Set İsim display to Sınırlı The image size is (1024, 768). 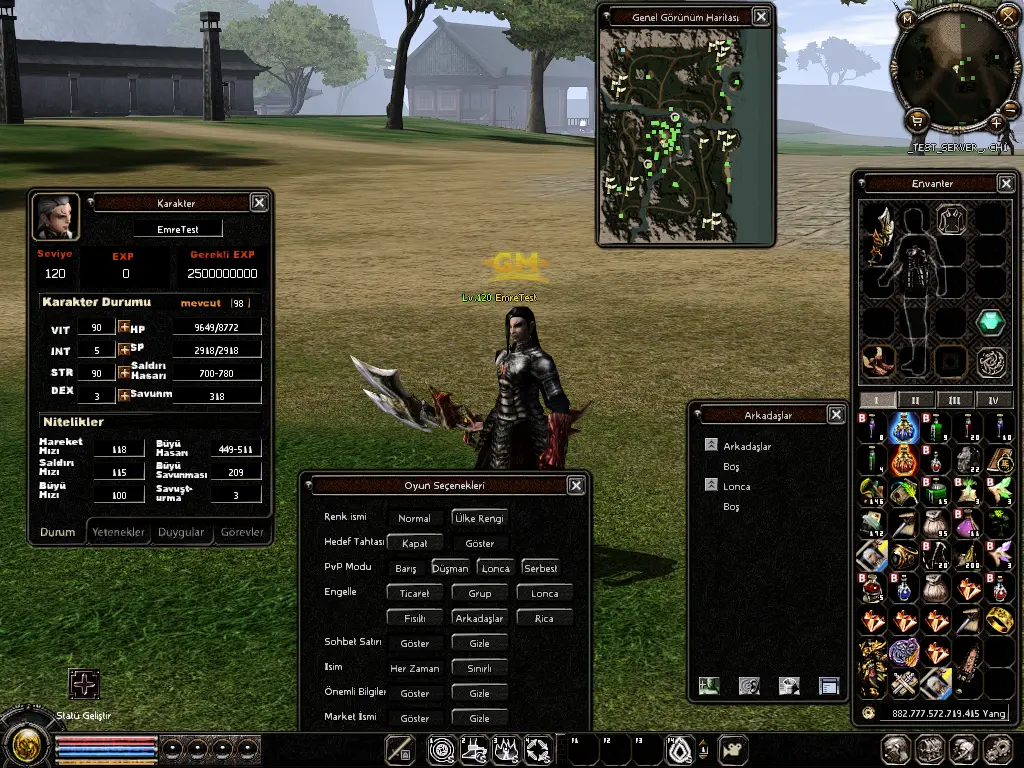479,668
